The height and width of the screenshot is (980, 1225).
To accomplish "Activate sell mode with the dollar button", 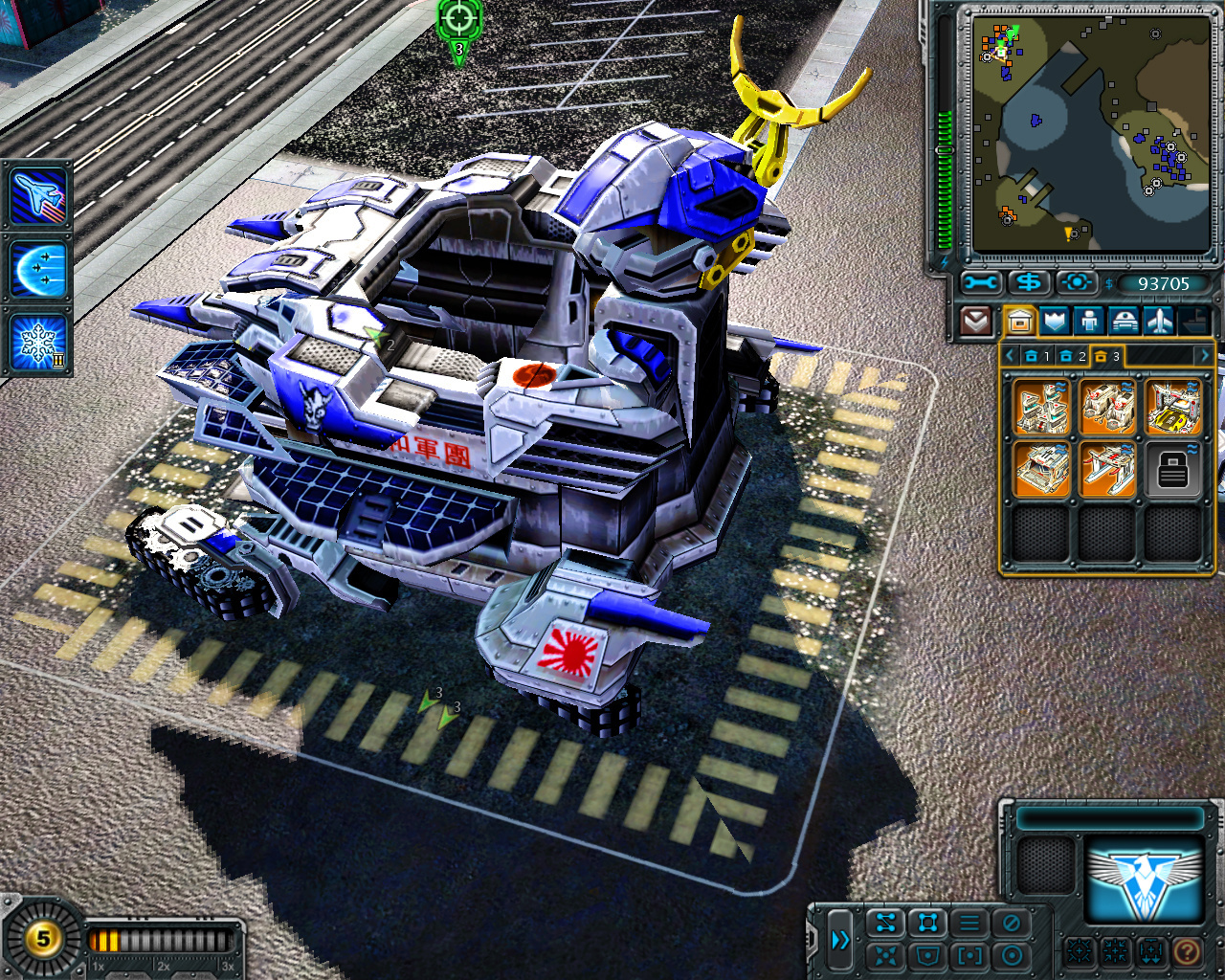I will click(x=1029, y=283).
